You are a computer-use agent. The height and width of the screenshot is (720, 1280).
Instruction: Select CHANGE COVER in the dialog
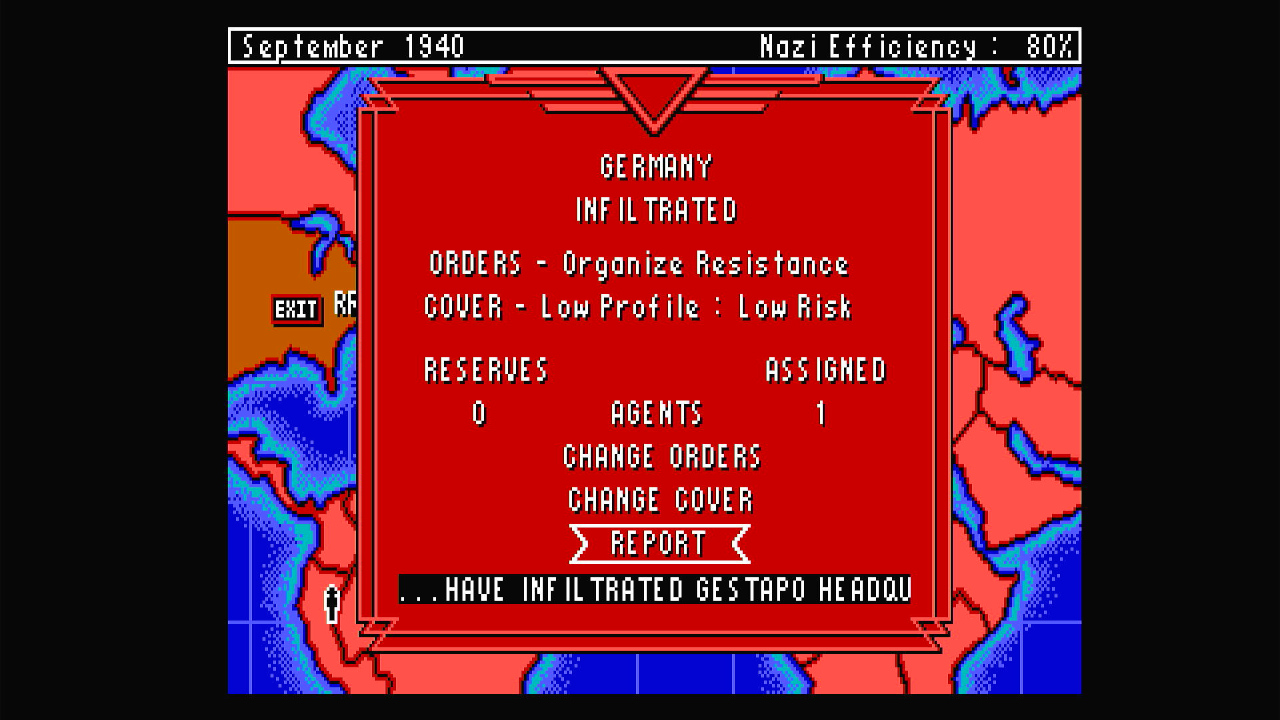(x=660, y=500)
